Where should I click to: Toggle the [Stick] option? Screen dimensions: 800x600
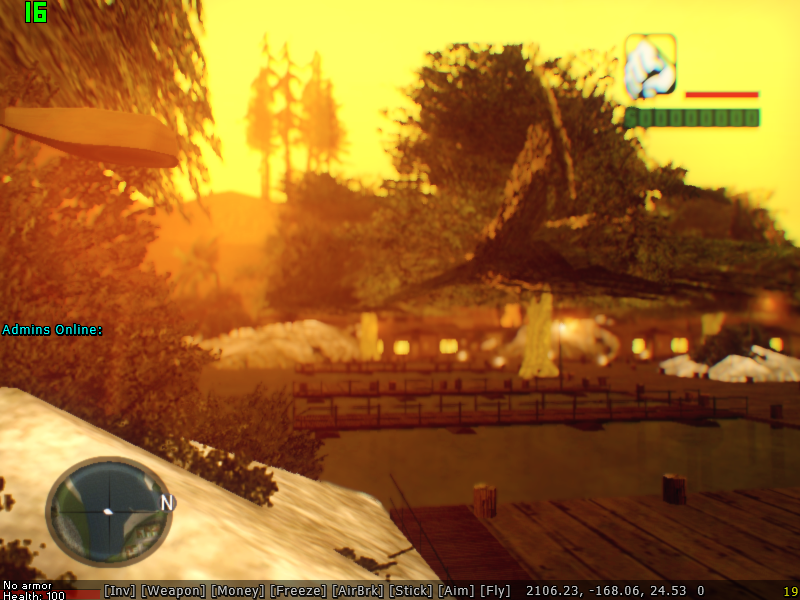pos(411,591)
